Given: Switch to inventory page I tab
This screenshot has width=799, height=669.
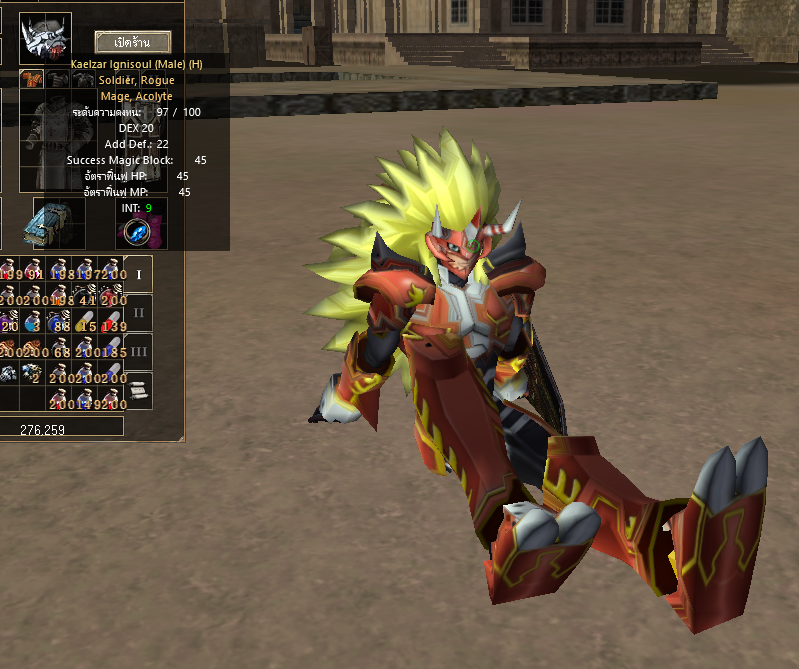Looking at the screenshot, I should point(139,274).
